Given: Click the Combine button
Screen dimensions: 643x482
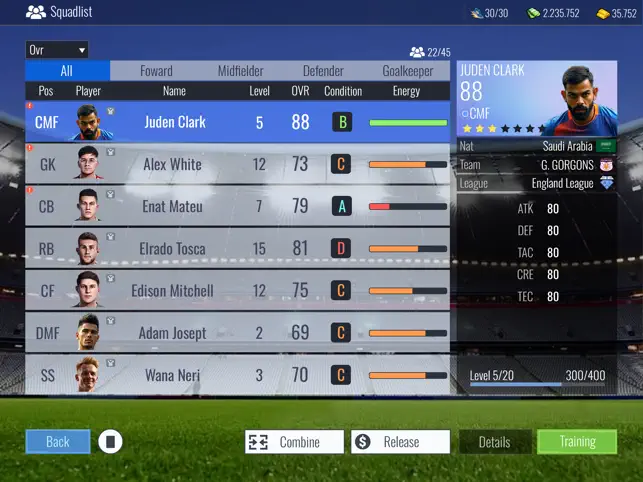Looking at the screenshot, I should (294, 442).
